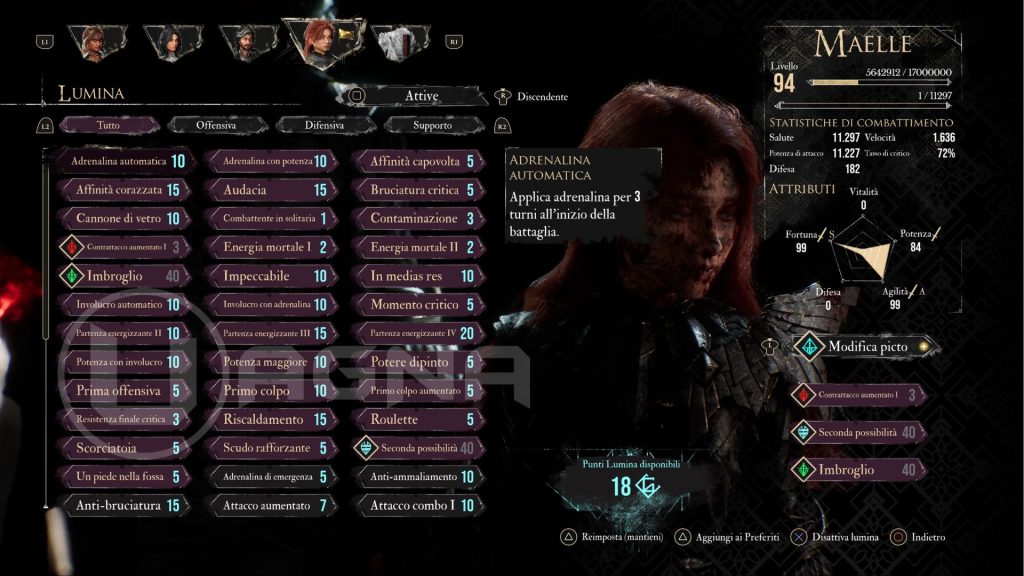
Task: Open the Modifica picto button
Action: [867, 347]
